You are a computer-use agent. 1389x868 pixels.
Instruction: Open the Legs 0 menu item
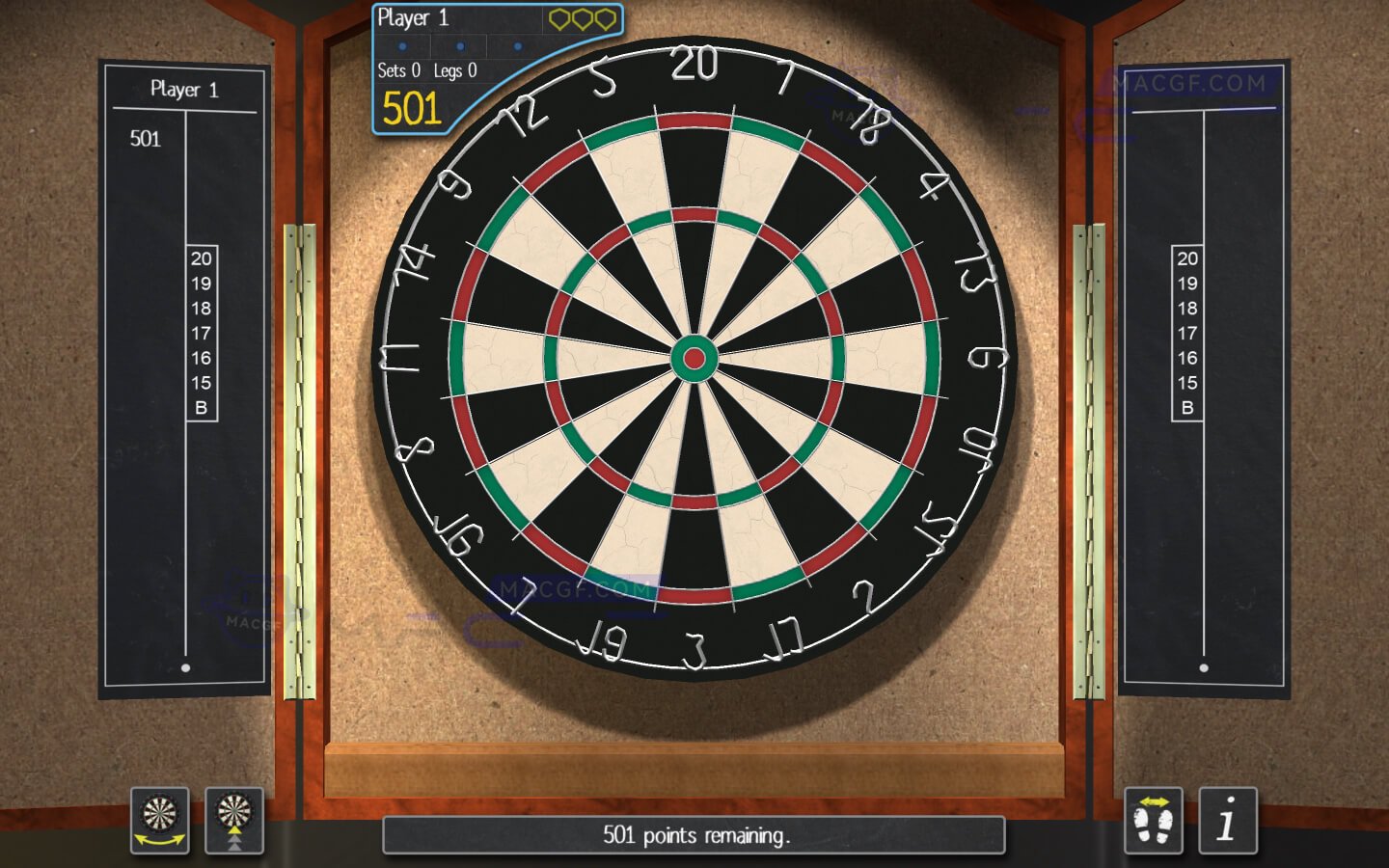click(x=455, y=69)
